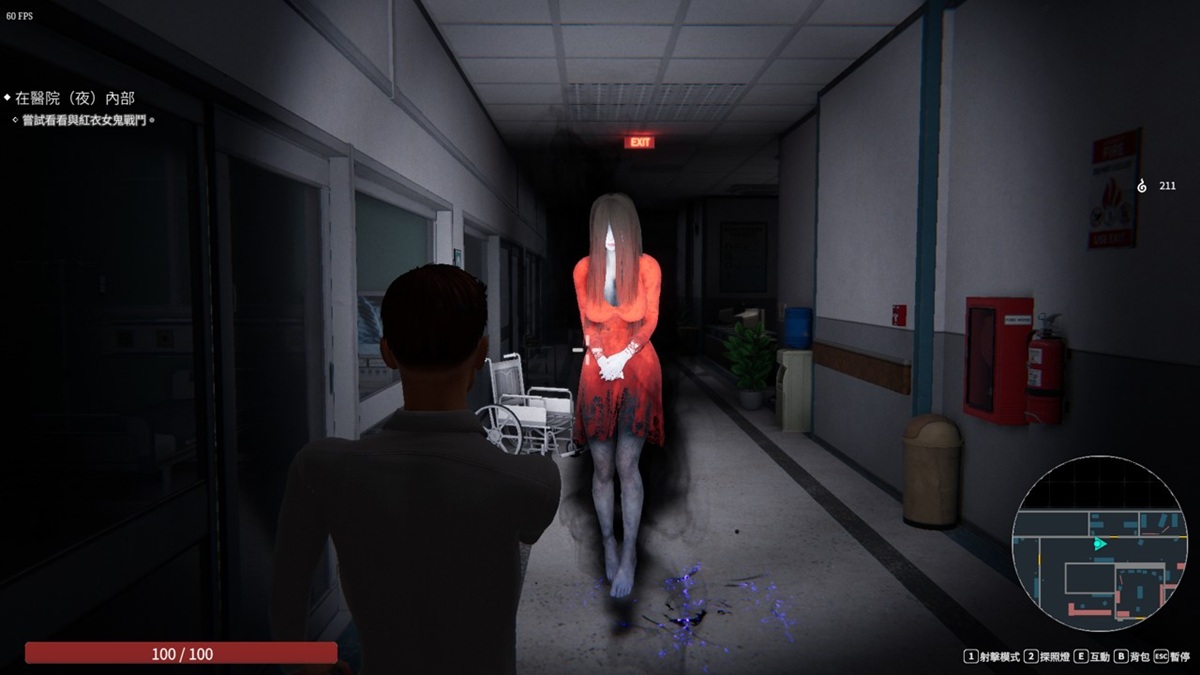Click the cyan player arrow on minimap
Image resolution: width=1200 pixels, height=675 pixels.
(1100, 544)
